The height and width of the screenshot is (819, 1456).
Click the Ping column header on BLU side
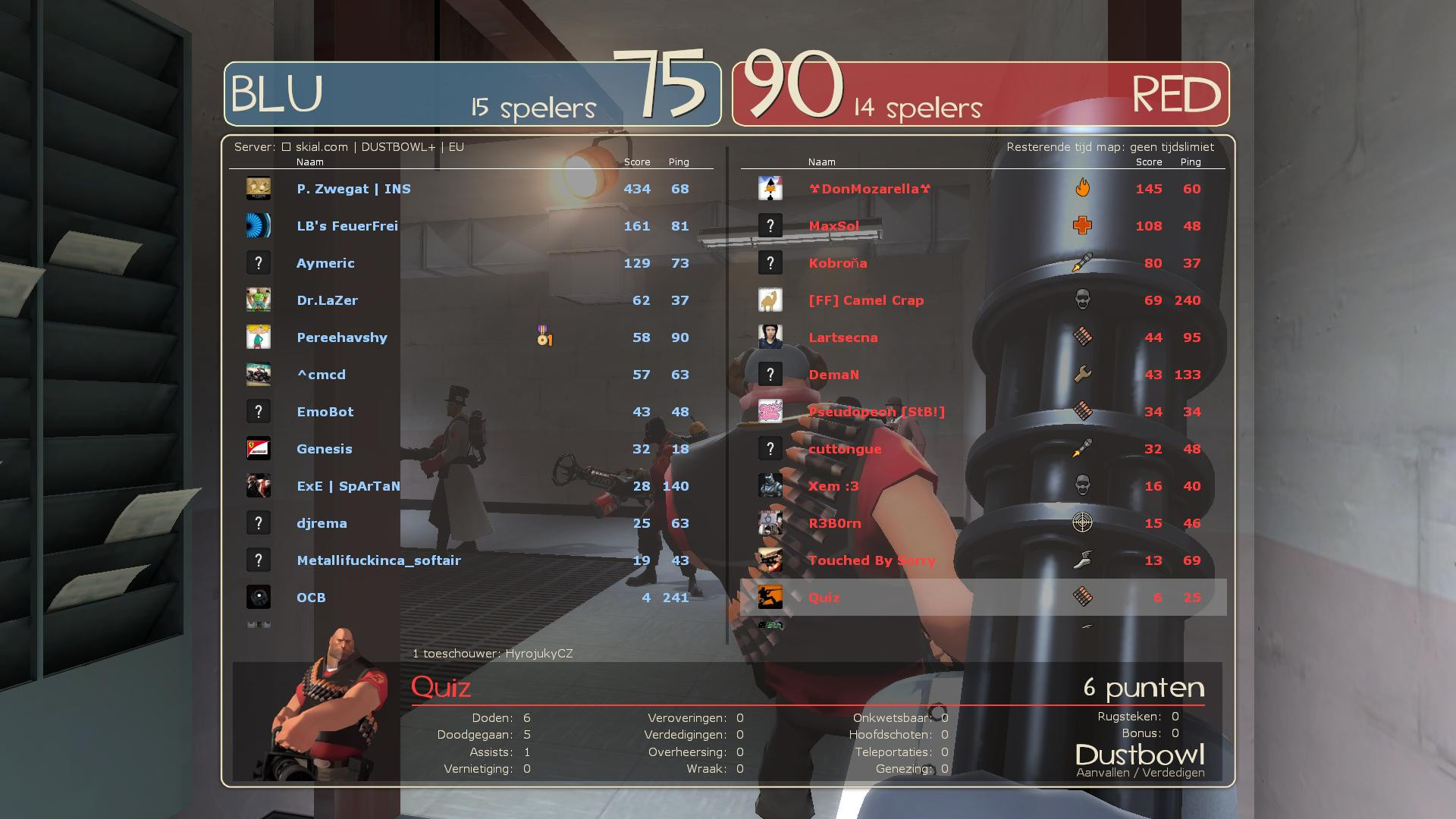click(678, 162)
